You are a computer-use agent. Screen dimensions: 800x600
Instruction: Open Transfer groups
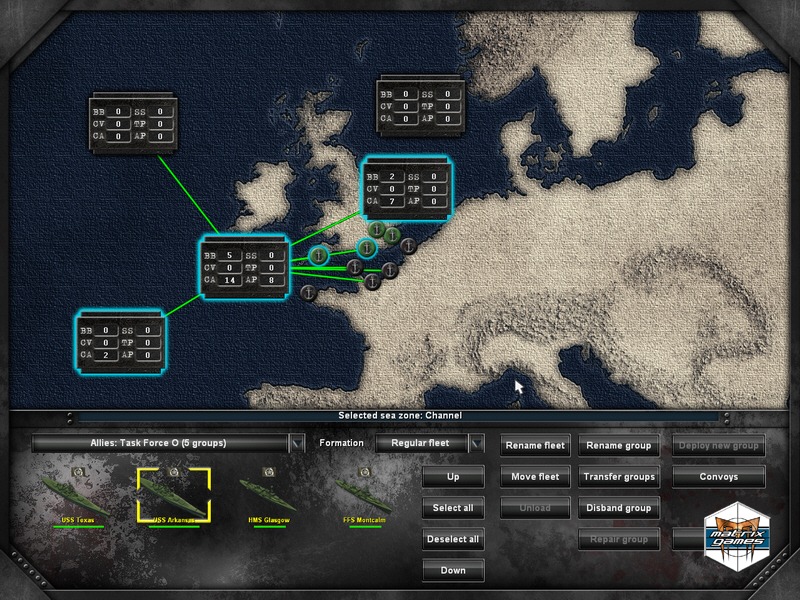coord(617,477)
